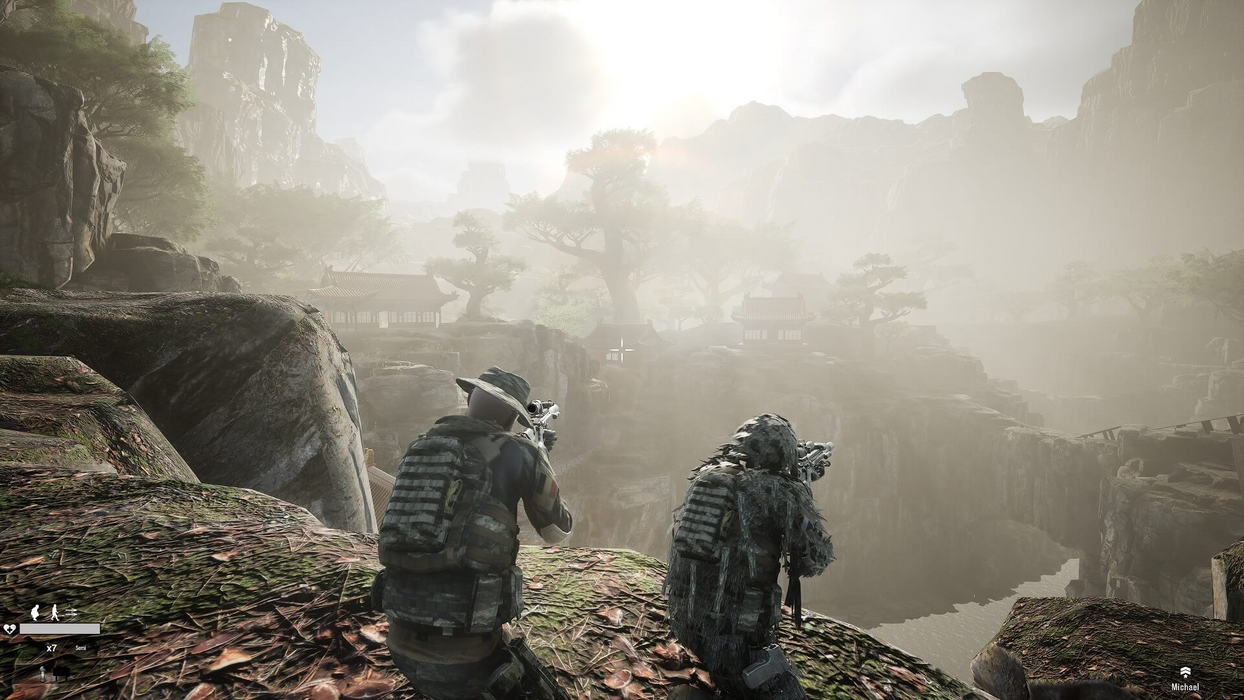
Task: Select the crouching stance icon
Action: tap(35, 612)
